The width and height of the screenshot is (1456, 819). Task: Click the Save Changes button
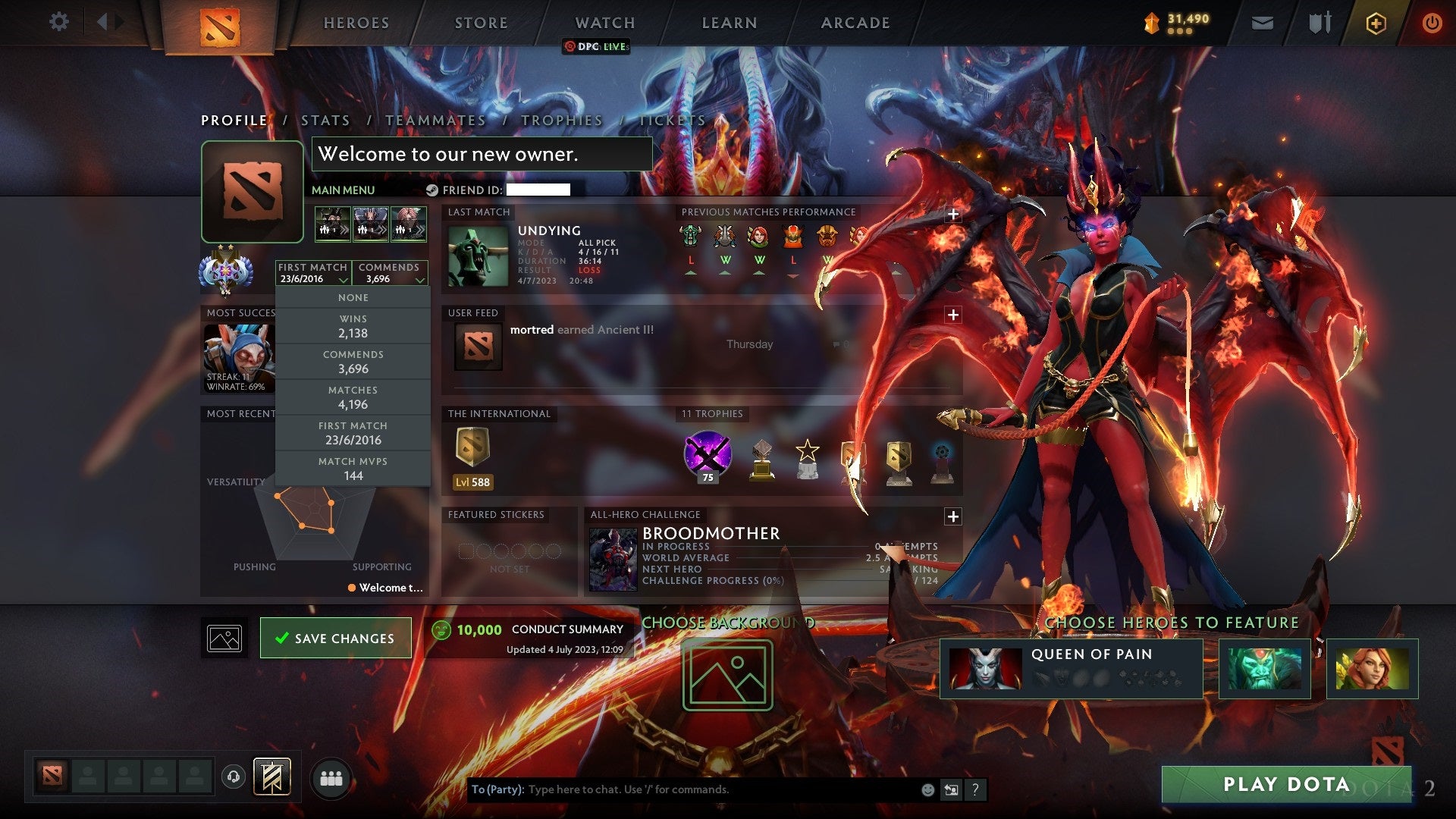(335, 638)
